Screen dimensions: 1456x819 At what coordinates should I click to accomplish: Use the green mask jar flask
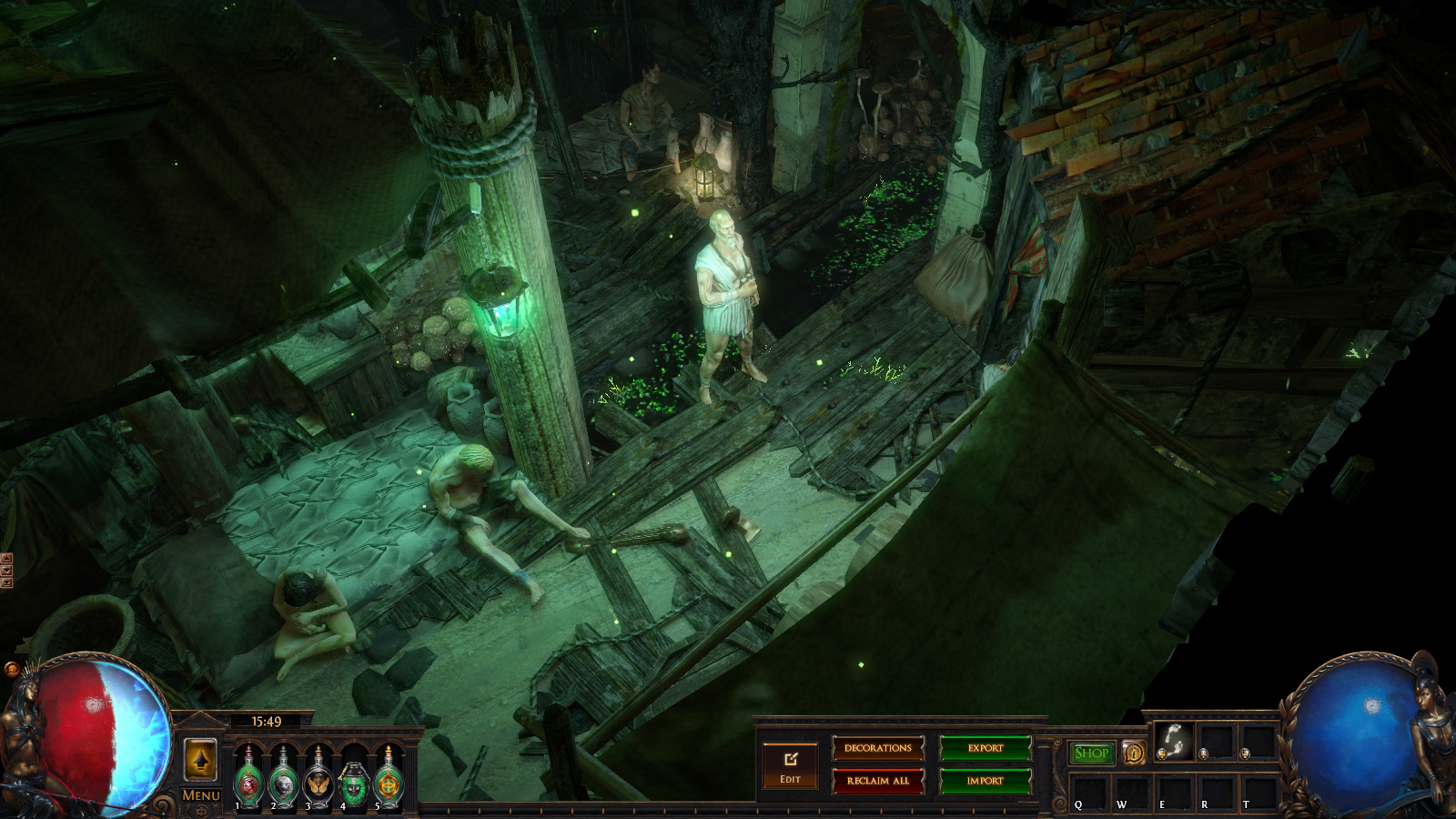pos(353,781)
